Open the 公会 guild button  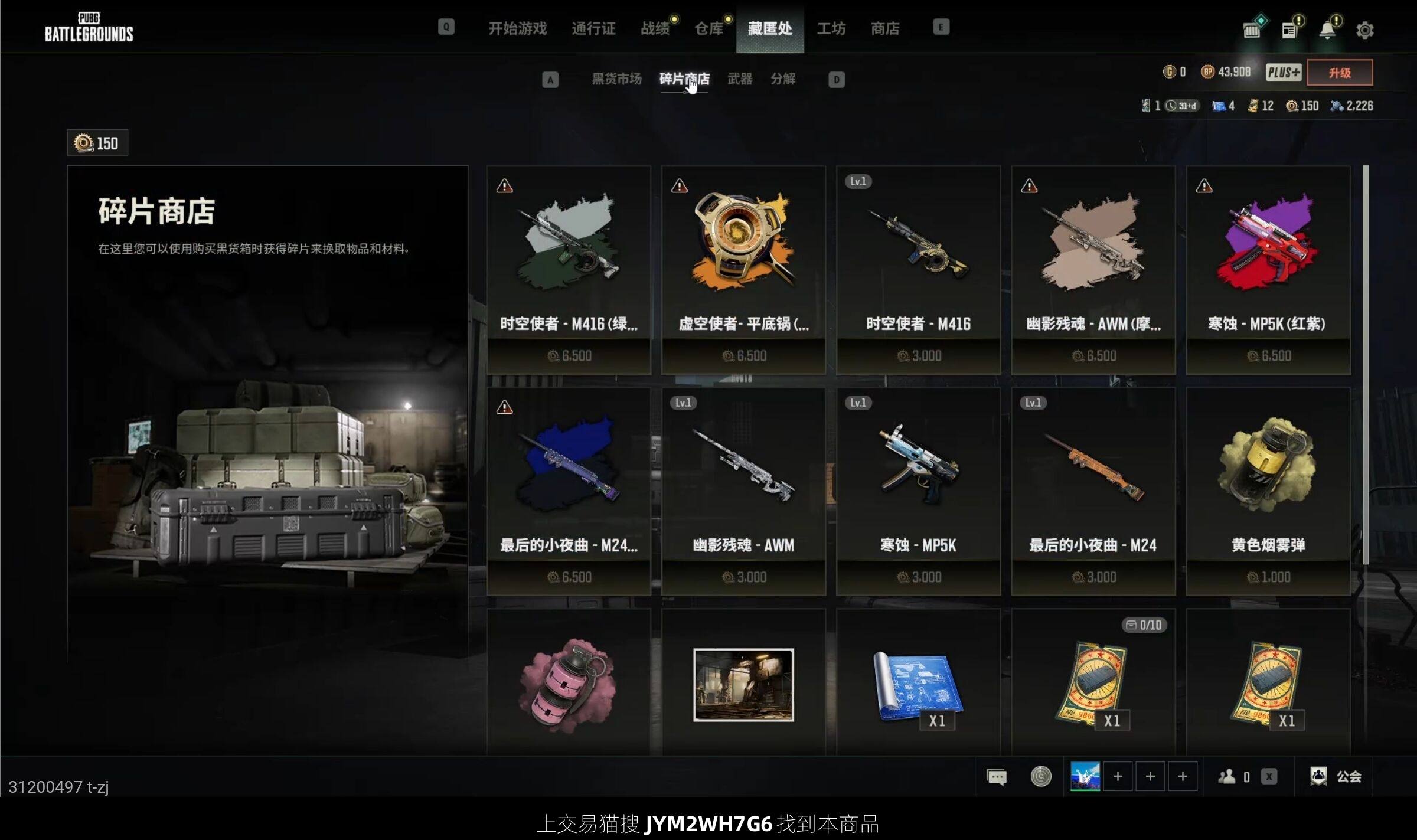coord(1336,776)
